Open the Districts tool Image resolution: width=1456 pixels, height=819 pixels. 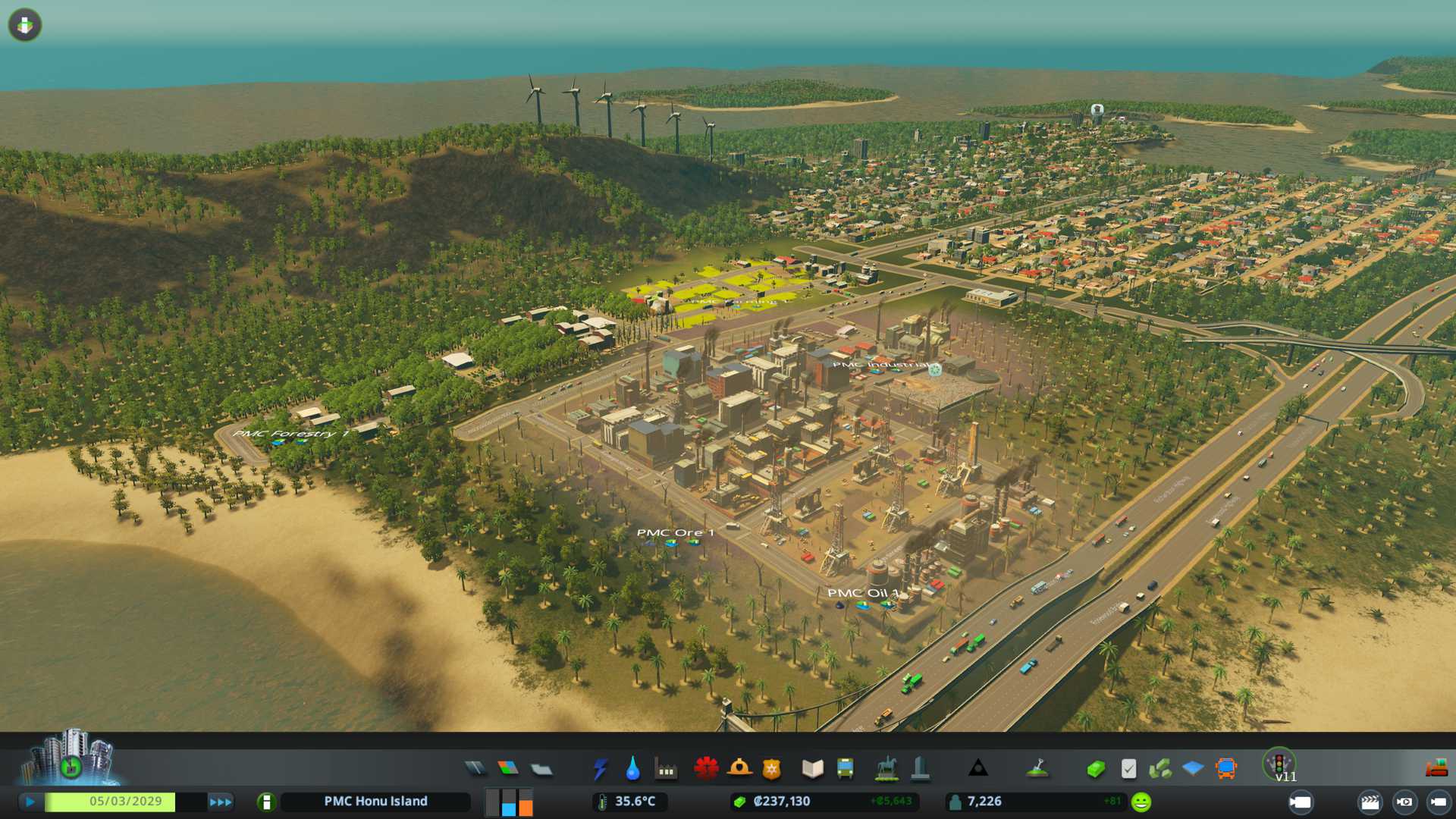click(541, 769)
